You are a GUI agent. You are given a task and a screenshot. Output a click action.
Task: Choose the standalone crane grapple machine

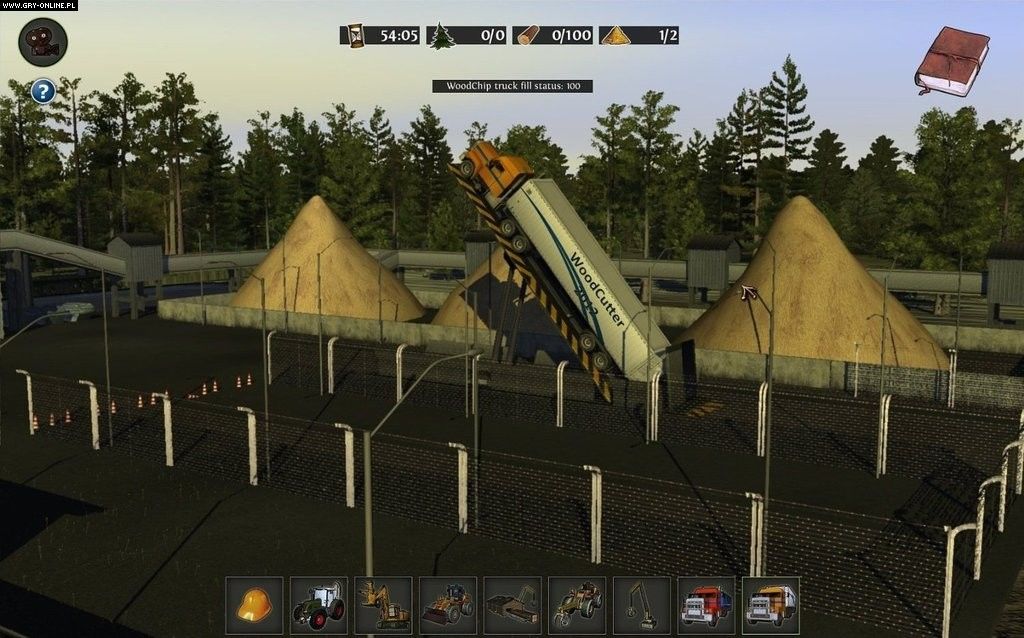(x=641, y=605)
